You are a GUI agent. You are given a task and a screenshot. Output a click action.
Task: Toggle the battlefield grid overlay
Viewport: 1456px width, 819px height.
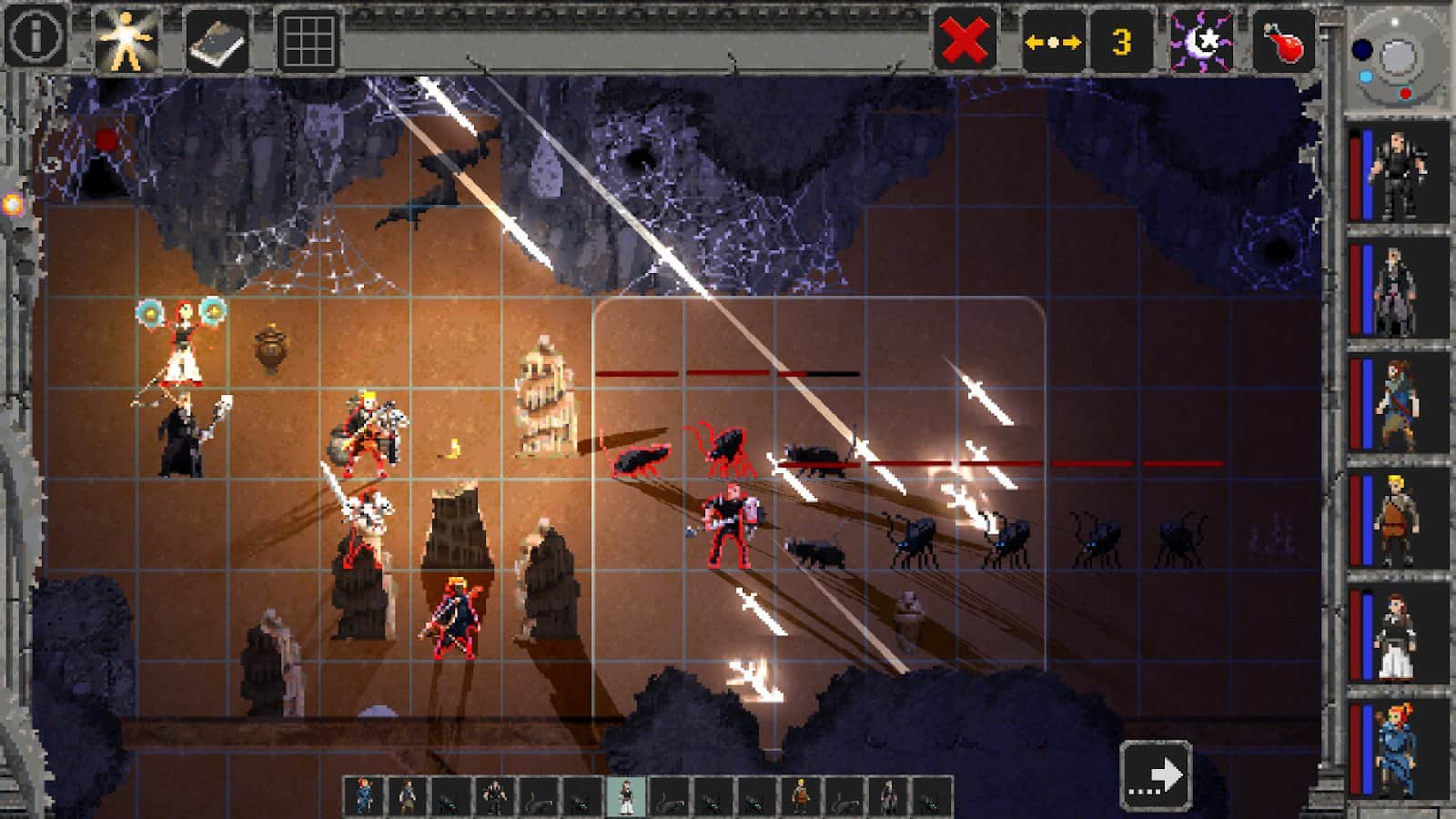[308, 40]
